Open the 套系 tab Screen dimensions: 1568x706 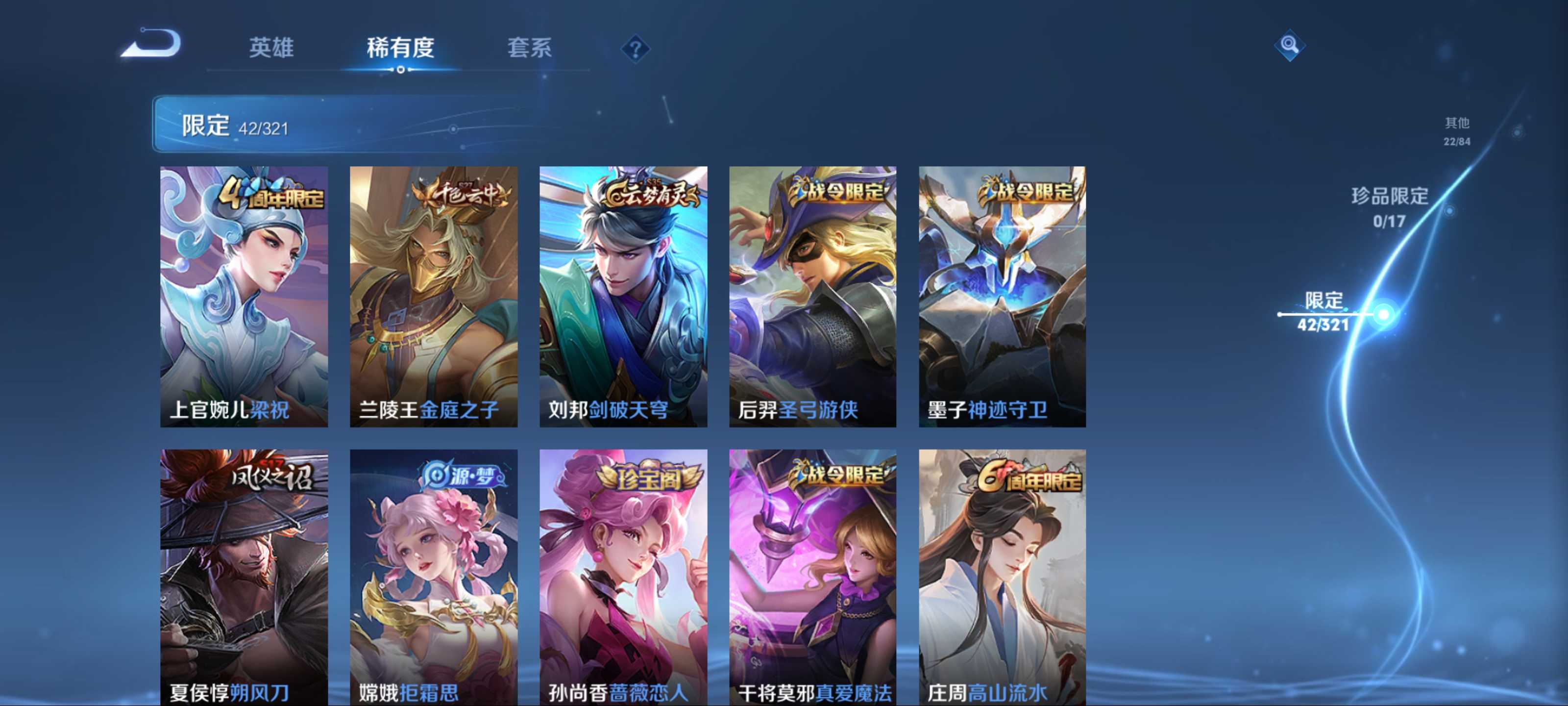[529, 48]
